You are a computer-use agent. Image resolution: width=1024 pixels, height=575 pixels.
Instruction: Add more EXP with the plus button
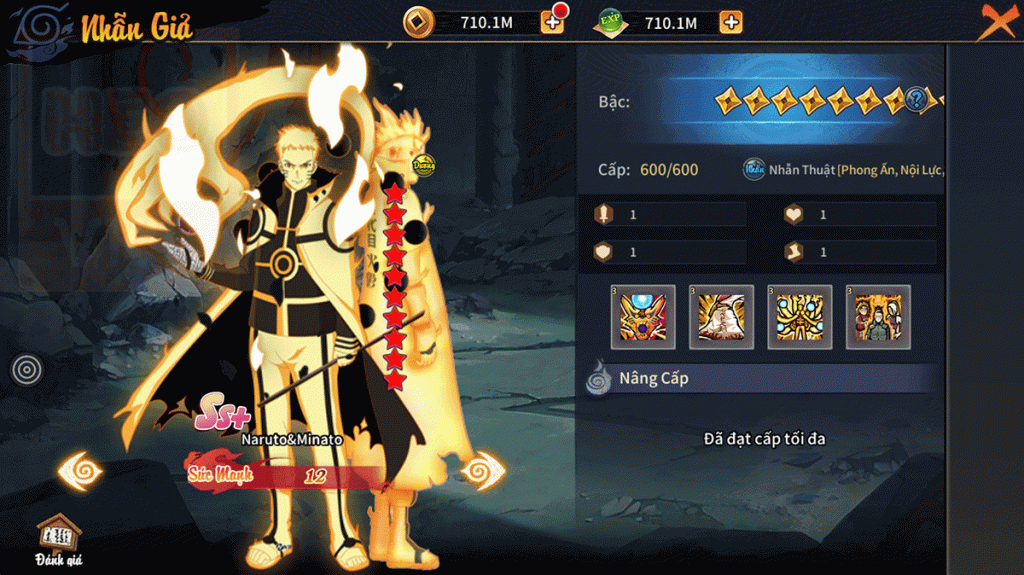tap(731, 22)
